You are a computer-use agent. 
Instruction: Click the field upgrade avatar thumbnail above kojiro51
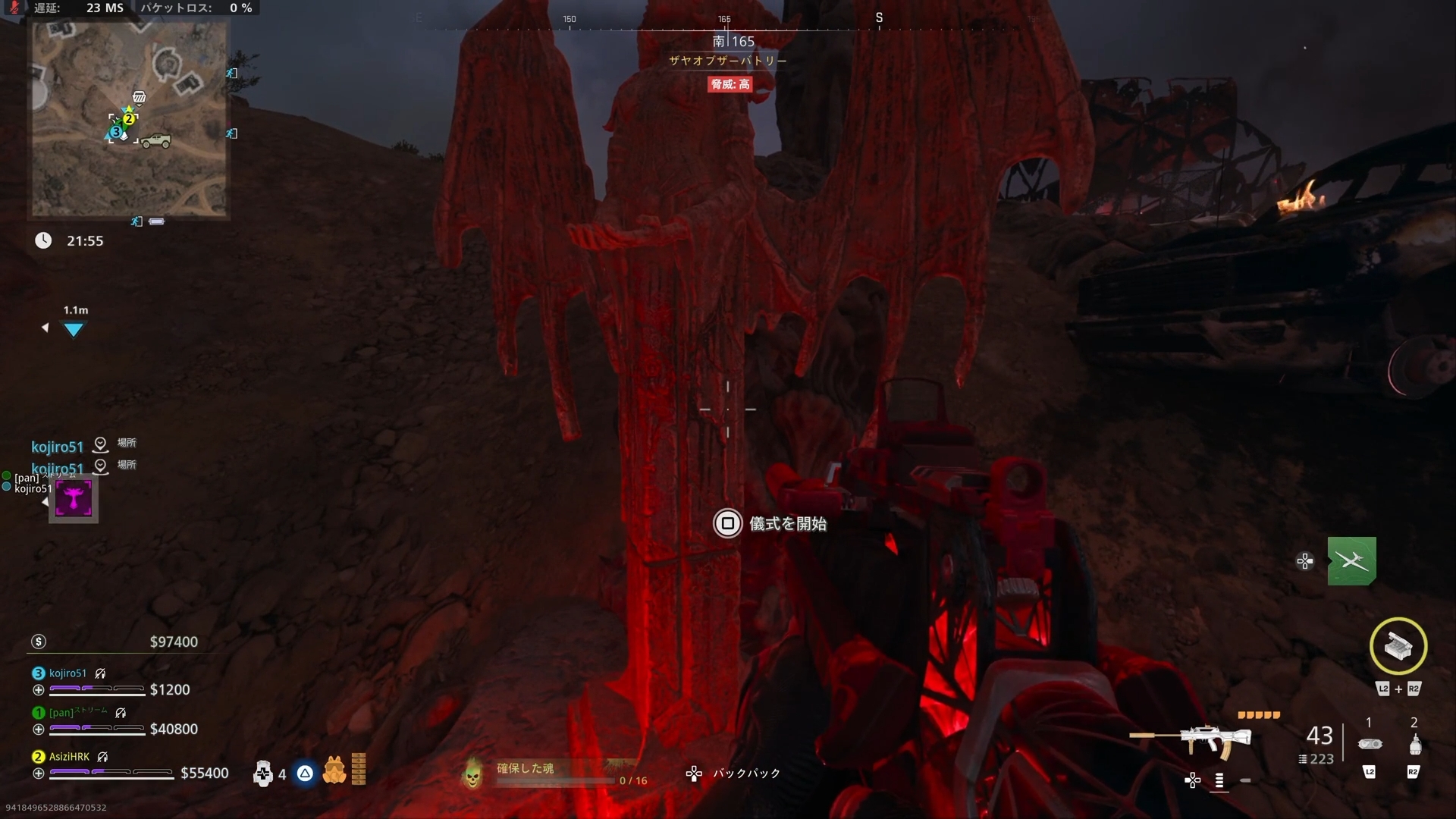[73, 499]
